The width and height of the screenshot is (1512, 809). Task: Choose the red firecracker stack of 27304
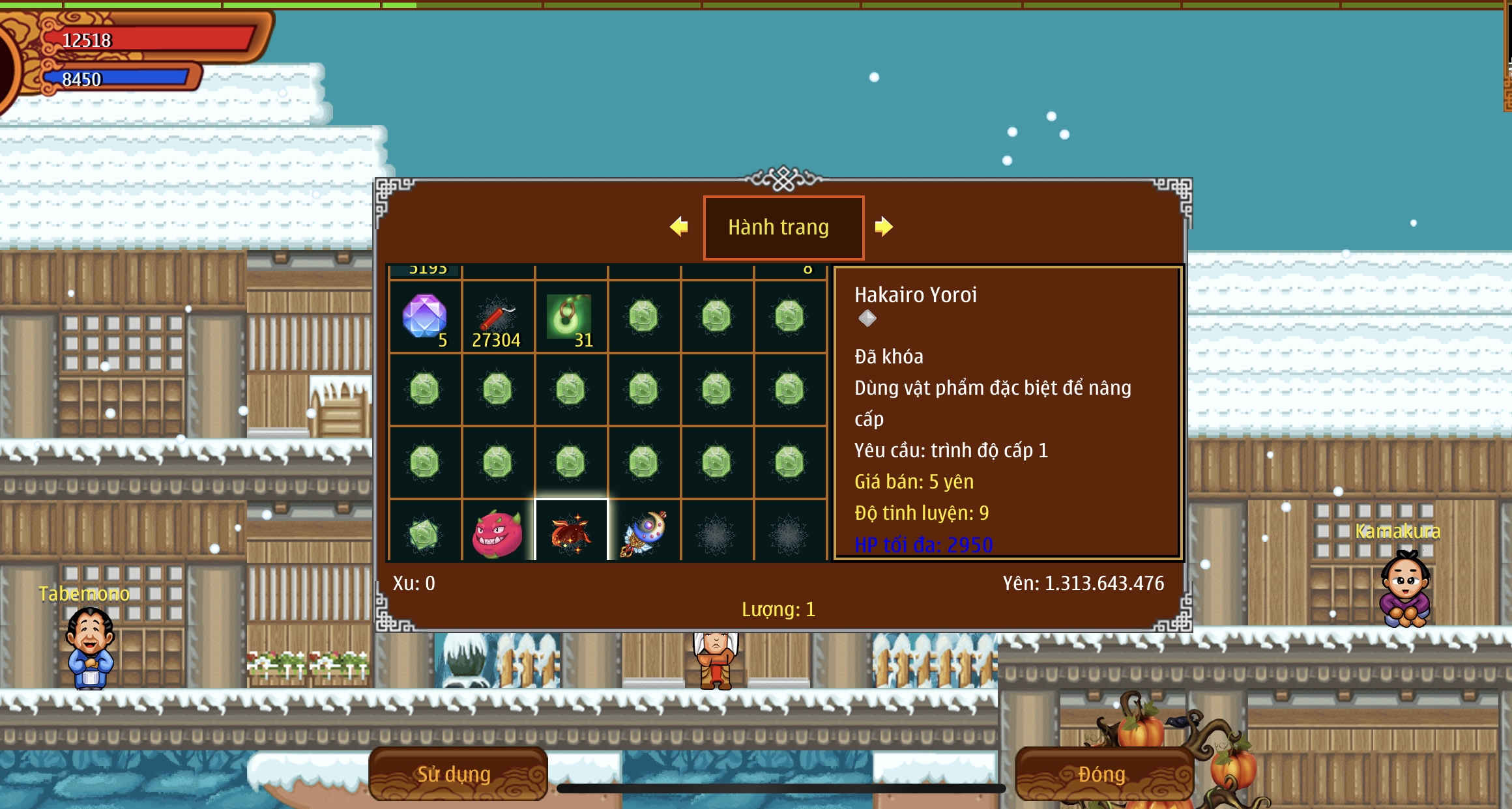point(498,317)
